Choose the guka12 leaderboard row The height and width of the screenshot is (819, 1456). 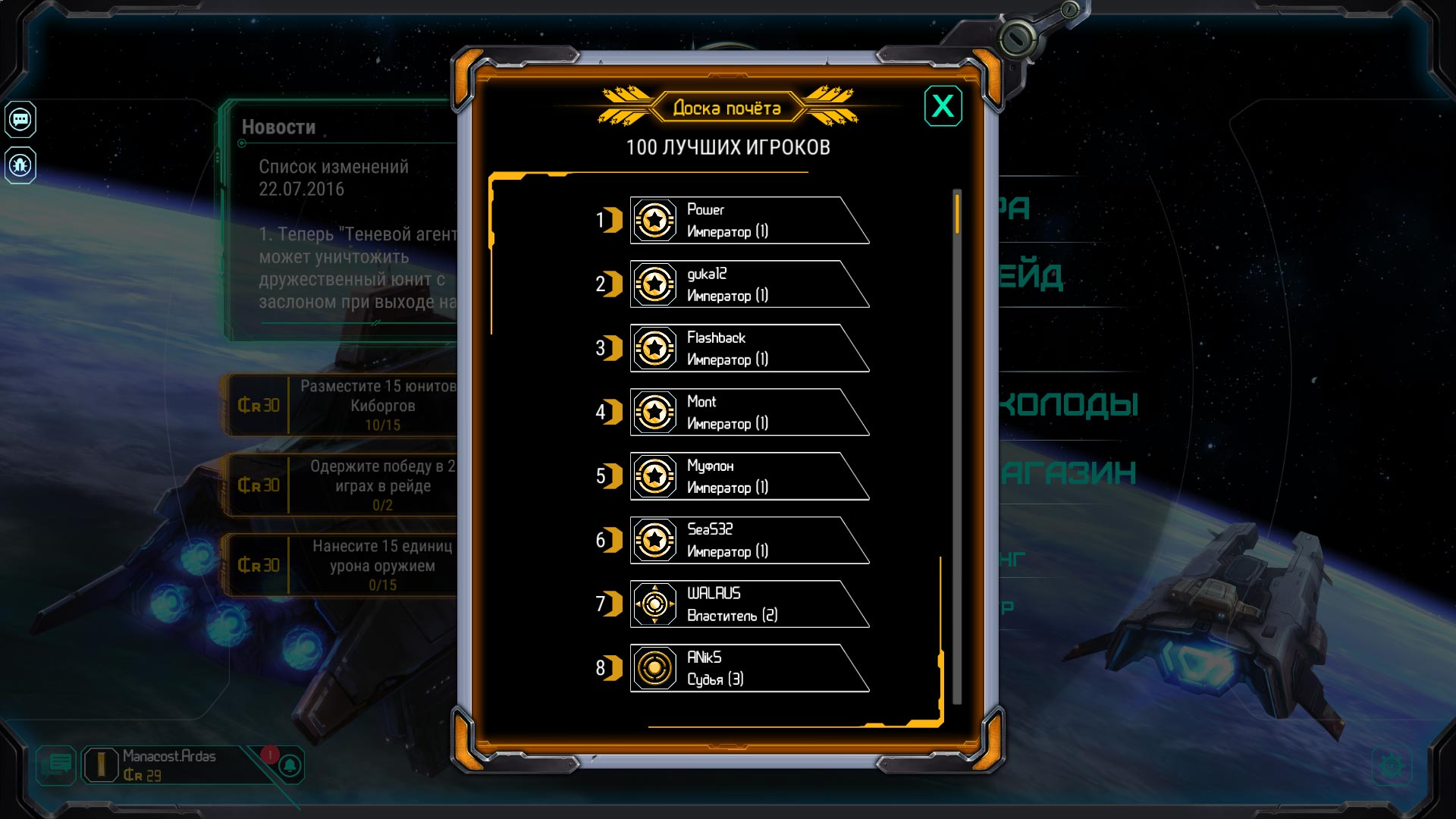pyautogui.click(x=747, y=284)
